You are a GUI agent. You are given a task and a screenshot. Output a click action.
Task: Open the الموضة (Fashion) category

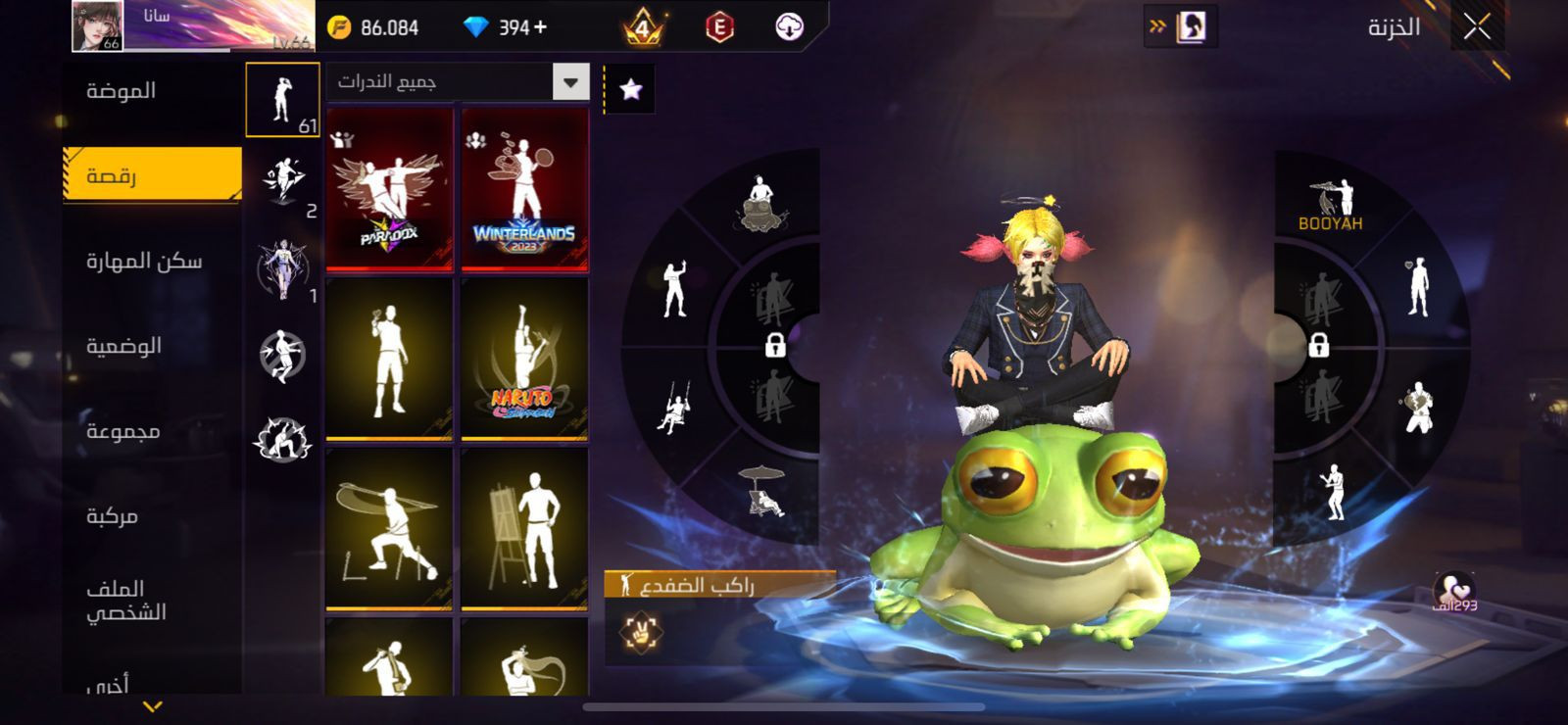click(x=122, y=91)
